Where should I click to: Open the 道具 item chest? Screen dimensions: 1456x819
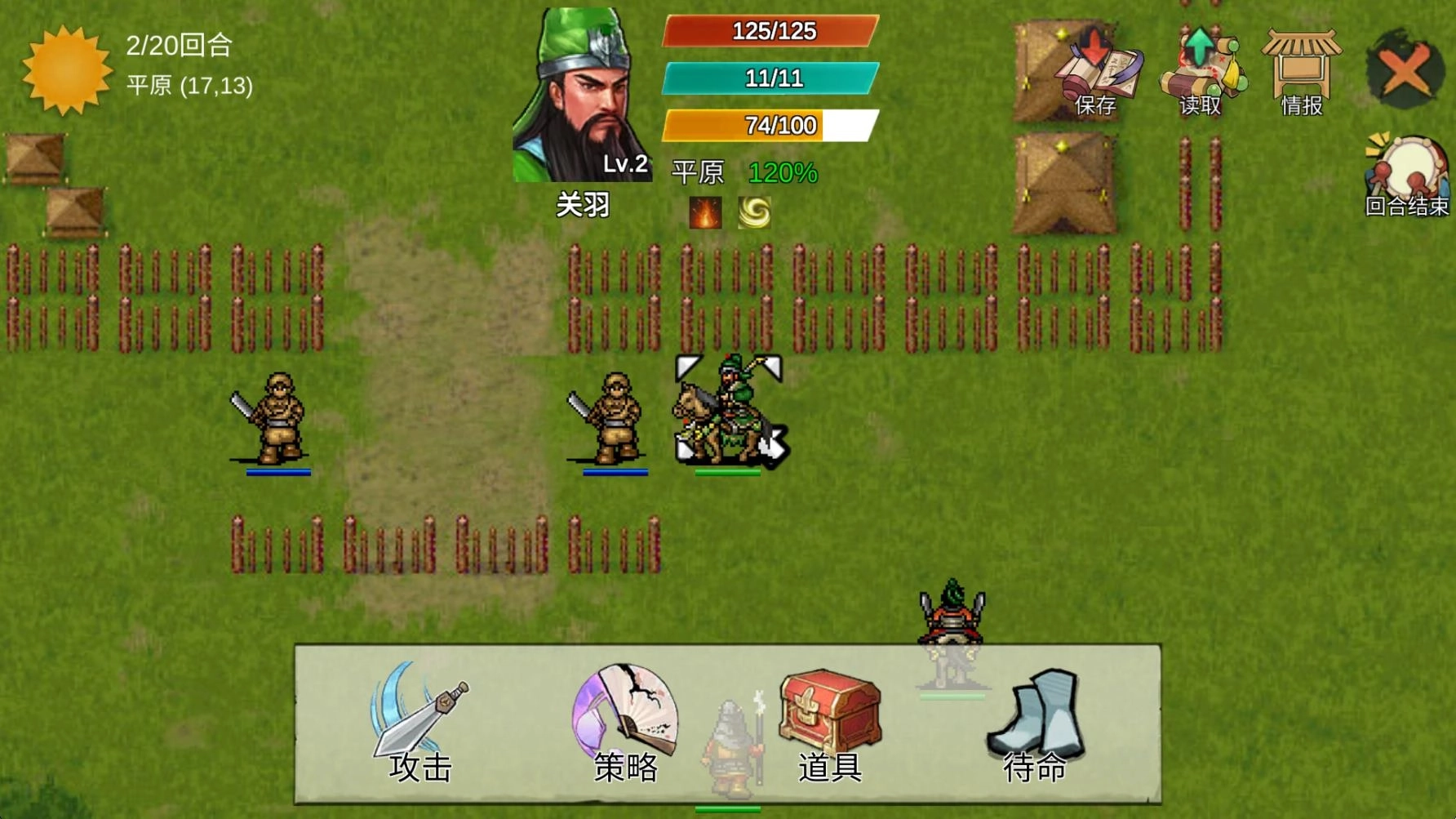click(830, 723)
